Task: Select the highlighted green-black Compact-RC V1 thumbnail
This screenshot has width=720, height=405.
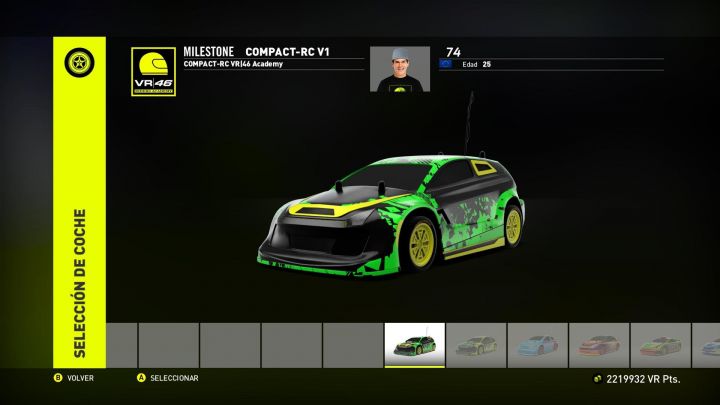Action: [415, 345]
